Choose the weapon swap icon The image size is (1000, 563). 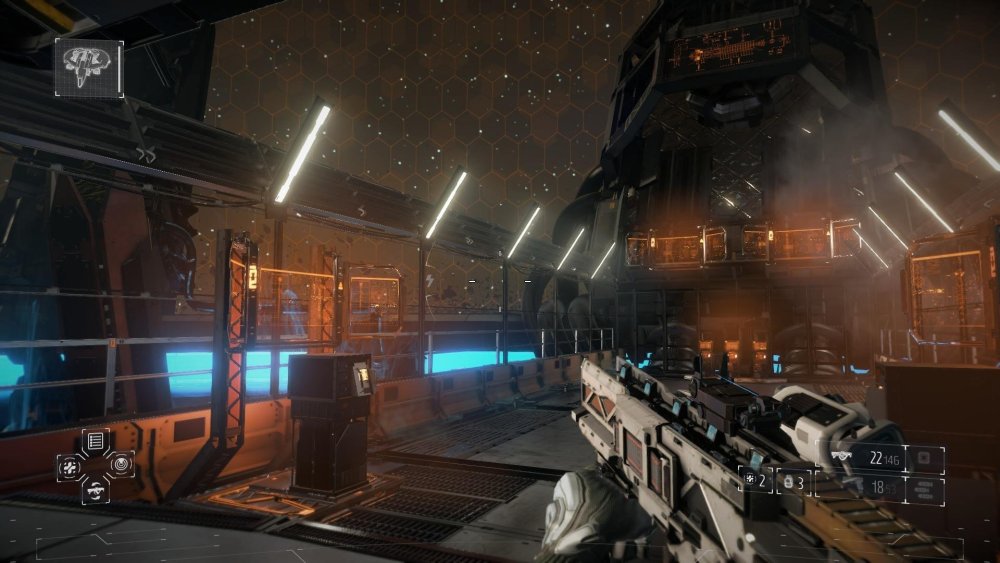pos(96,488)
